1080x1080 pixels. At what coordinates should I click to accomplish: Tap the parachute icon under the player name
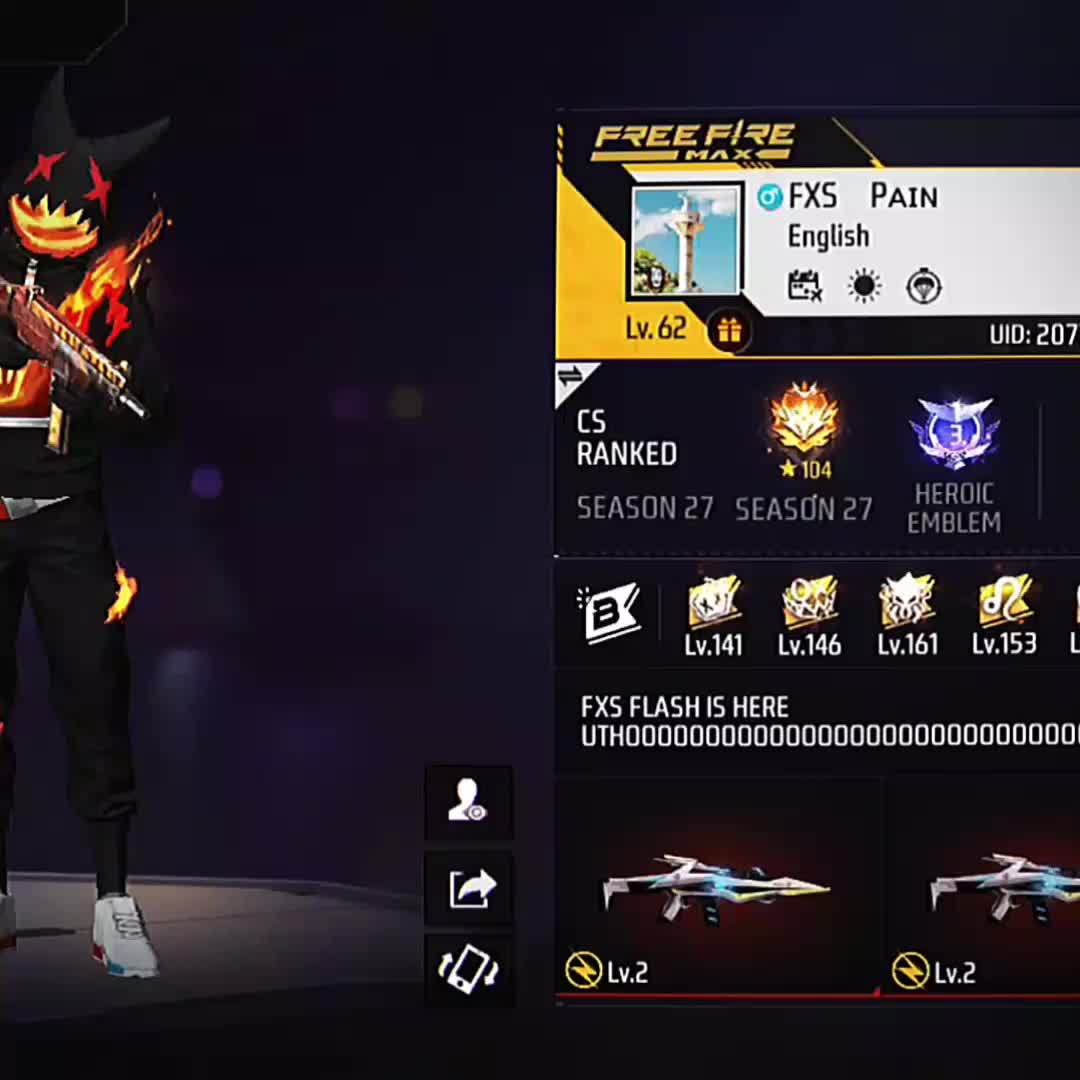(x=923, y=287)
